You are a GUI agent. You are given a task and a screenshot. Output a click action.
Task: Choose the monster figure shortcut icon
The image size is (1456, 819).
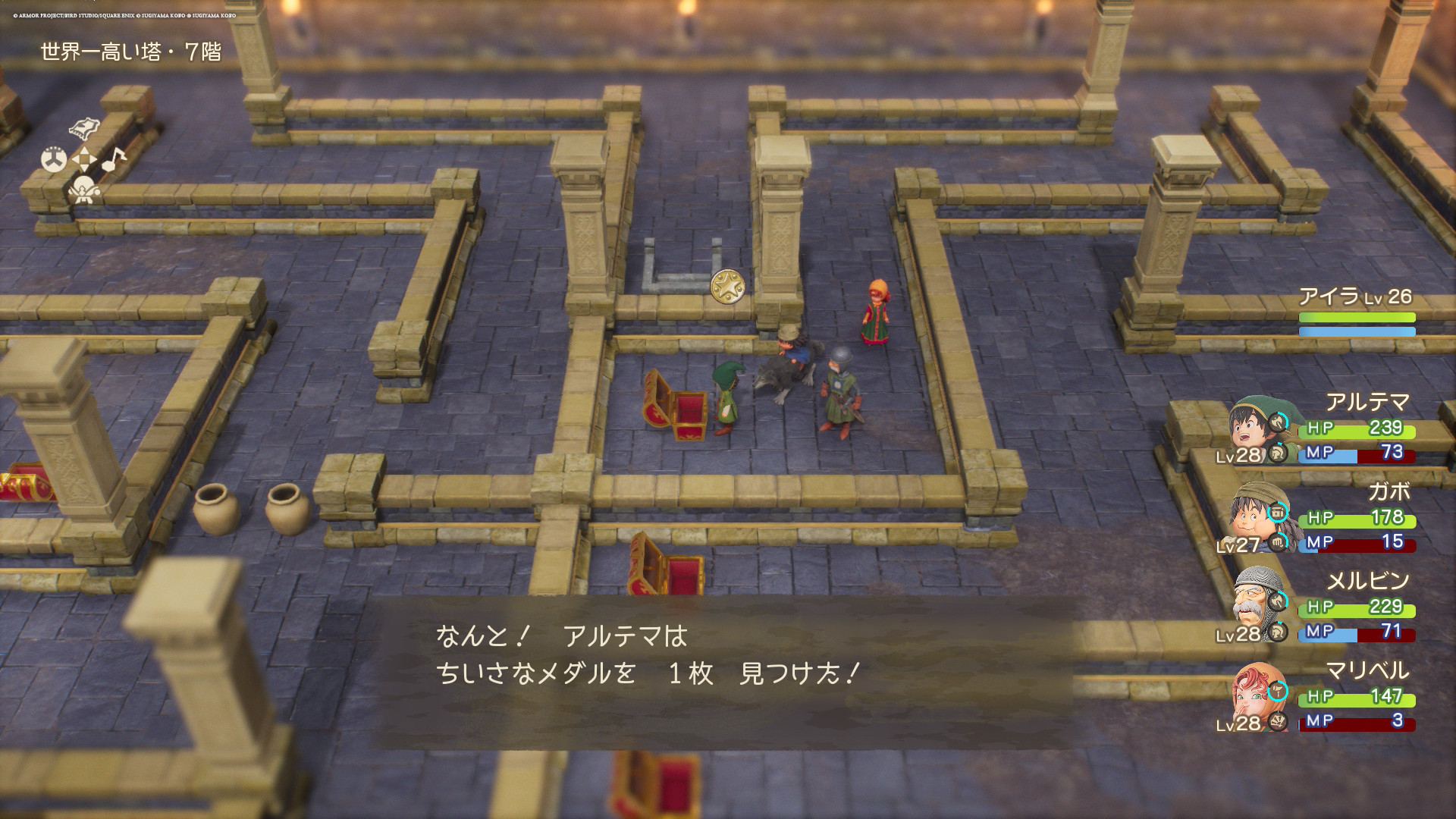tap(83, 190)
